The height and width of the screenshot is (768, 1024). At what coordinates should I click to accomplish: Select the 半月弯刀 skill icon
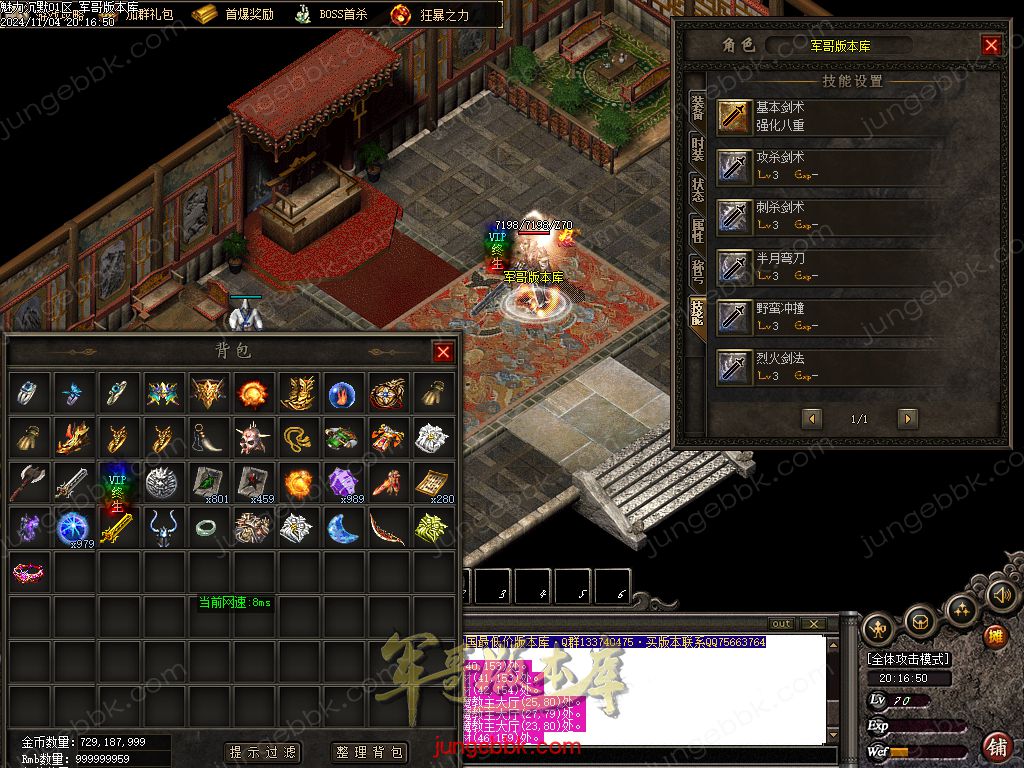click(735, 266)
